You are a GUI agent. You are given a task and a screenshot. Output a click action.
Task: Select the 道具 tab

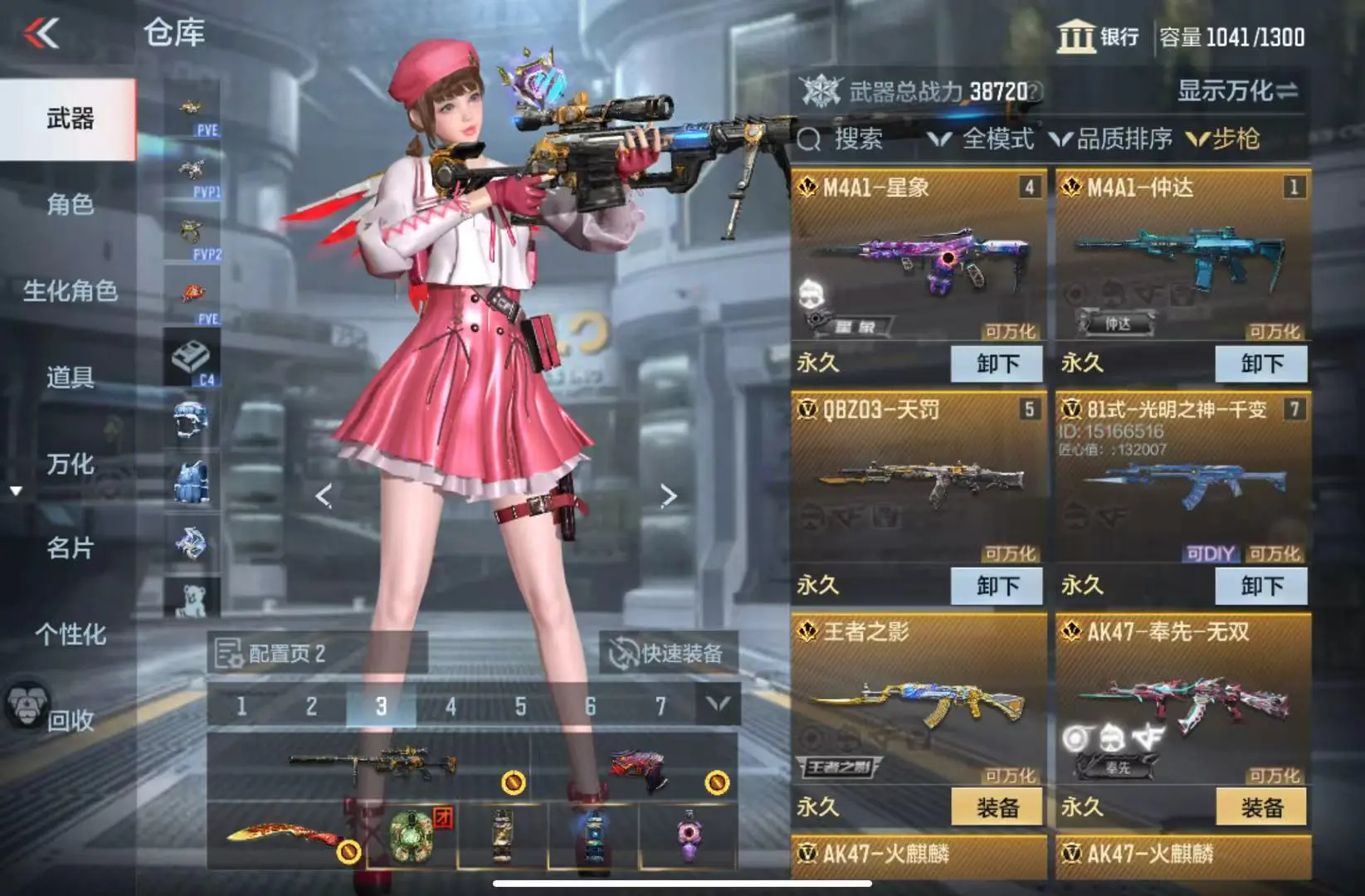coord(70,377)
